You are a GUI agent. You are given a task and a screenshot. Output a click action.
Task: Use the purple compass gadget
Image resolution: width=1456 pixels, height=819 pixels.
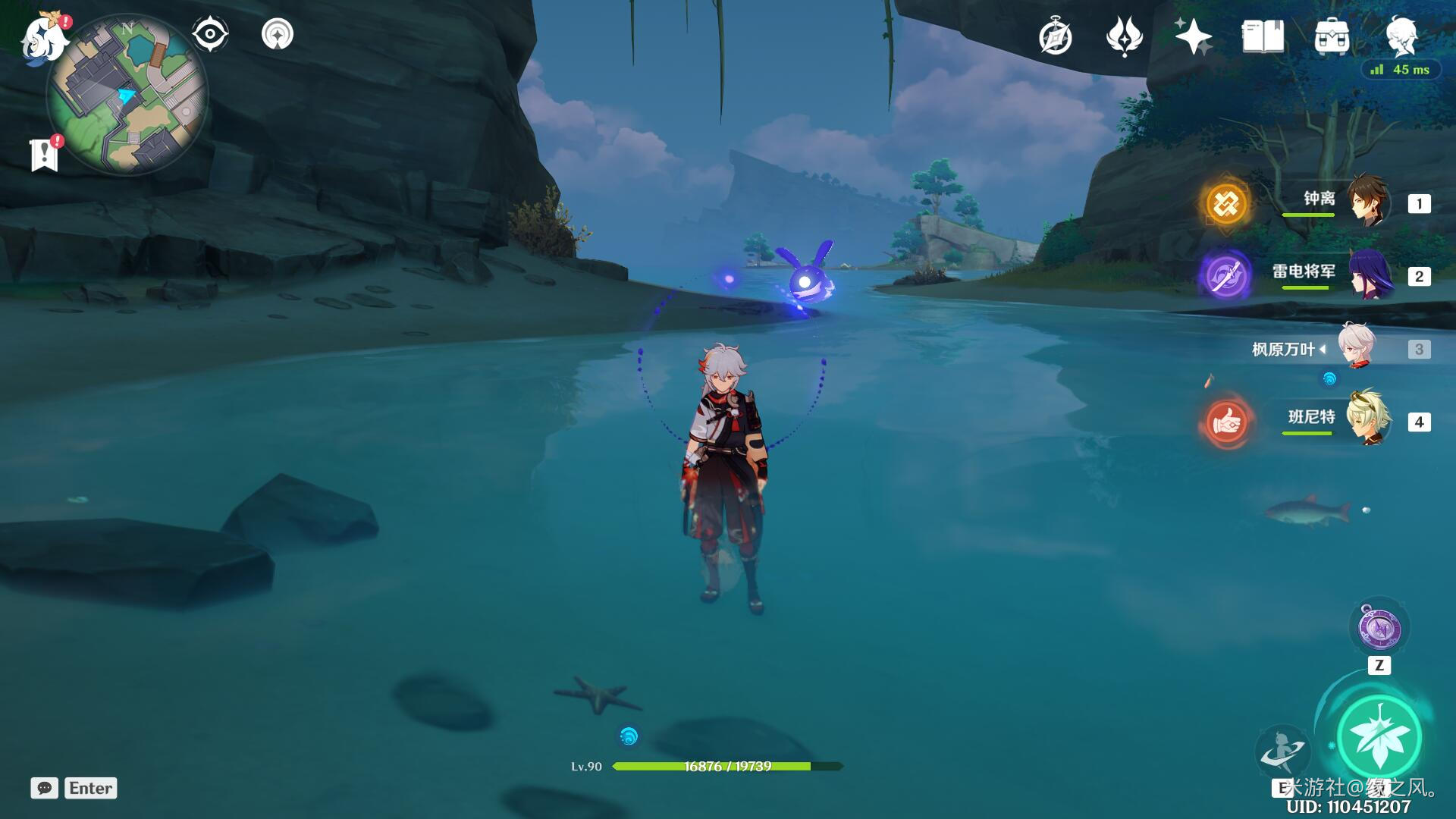(x=1379, y=629)
